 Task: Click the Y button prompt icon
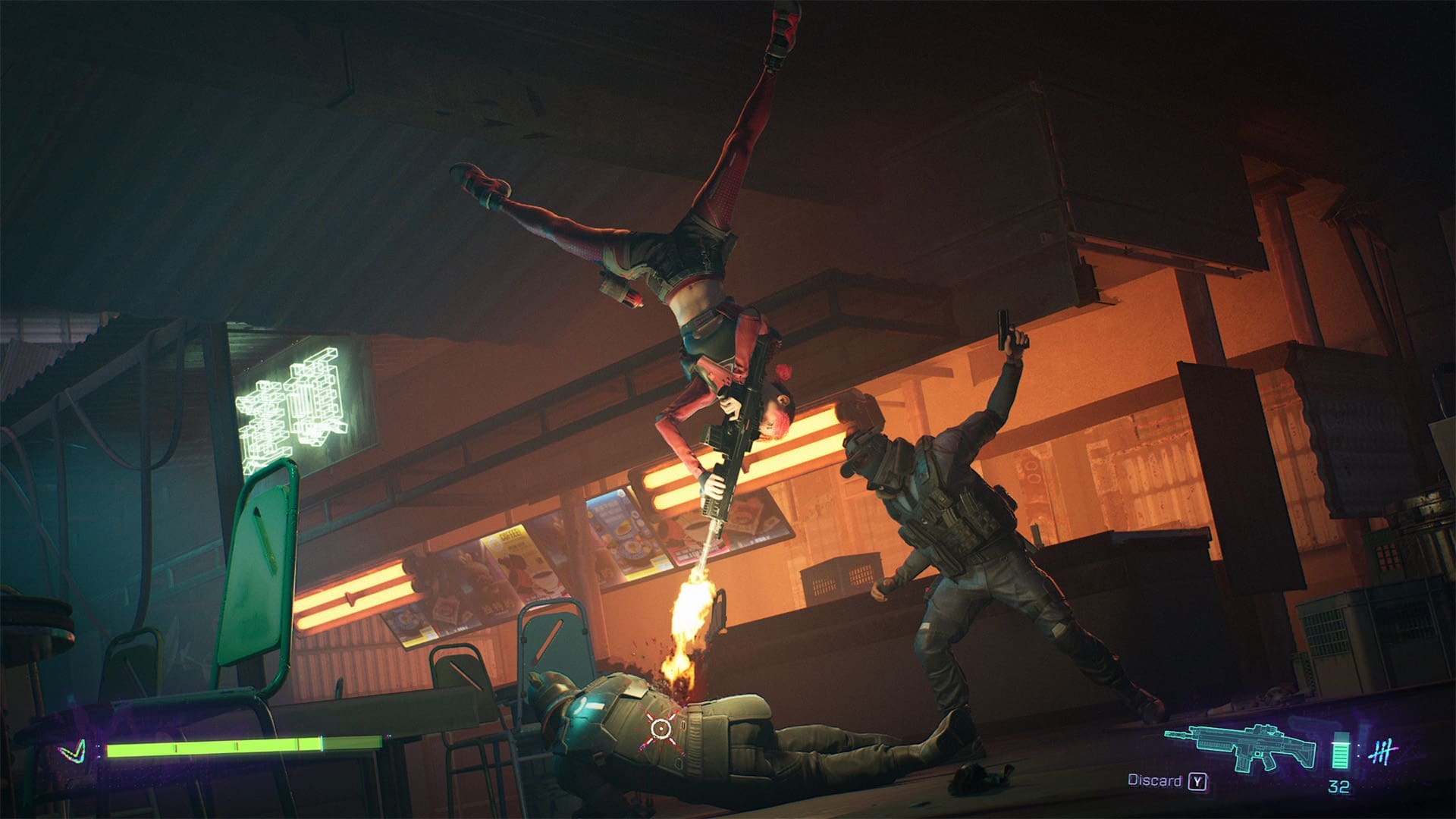[1198, 781]
